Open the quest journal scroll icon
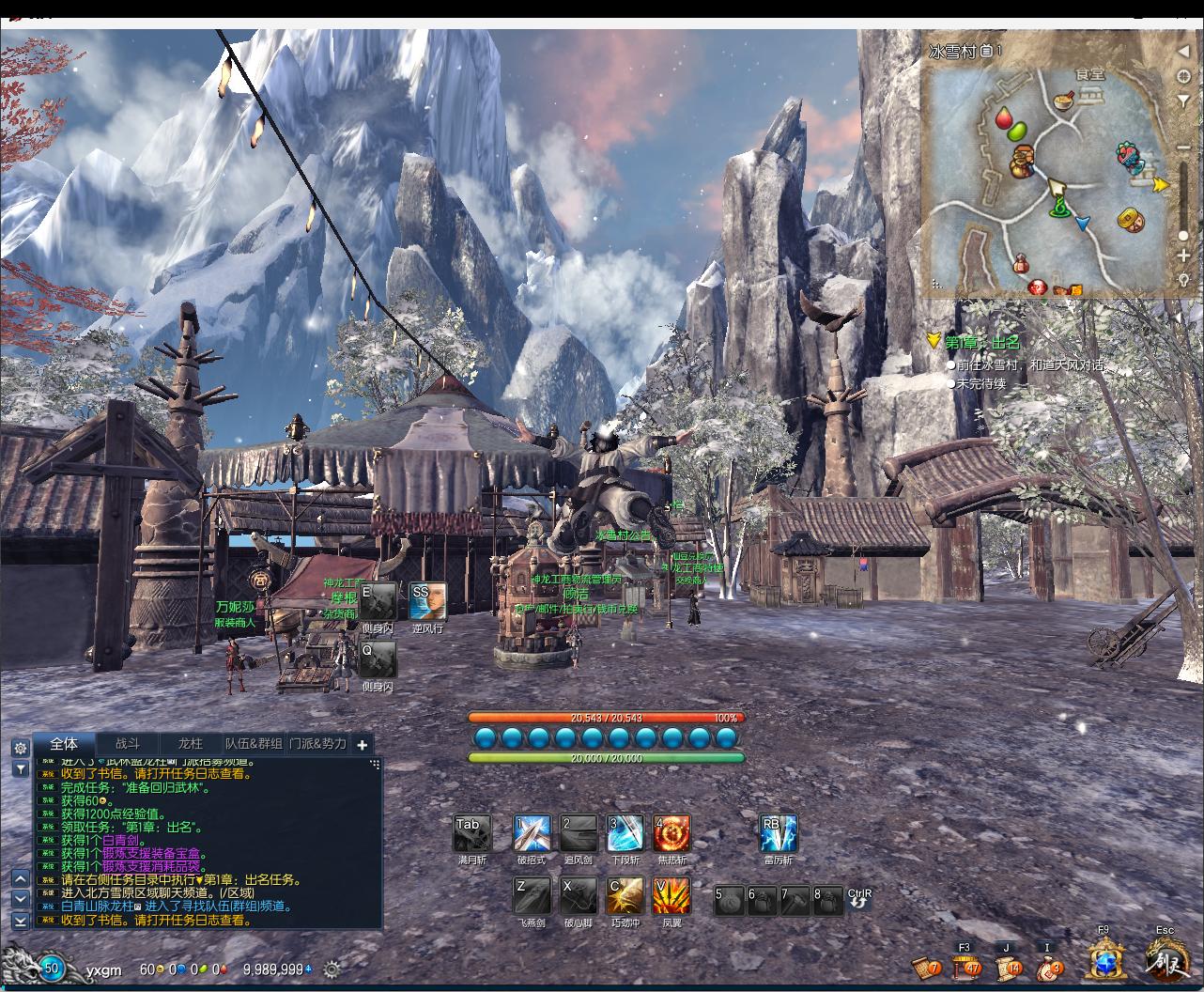Image resolution: width=1204 pixels, height=992 pixels. (1008, 967)
